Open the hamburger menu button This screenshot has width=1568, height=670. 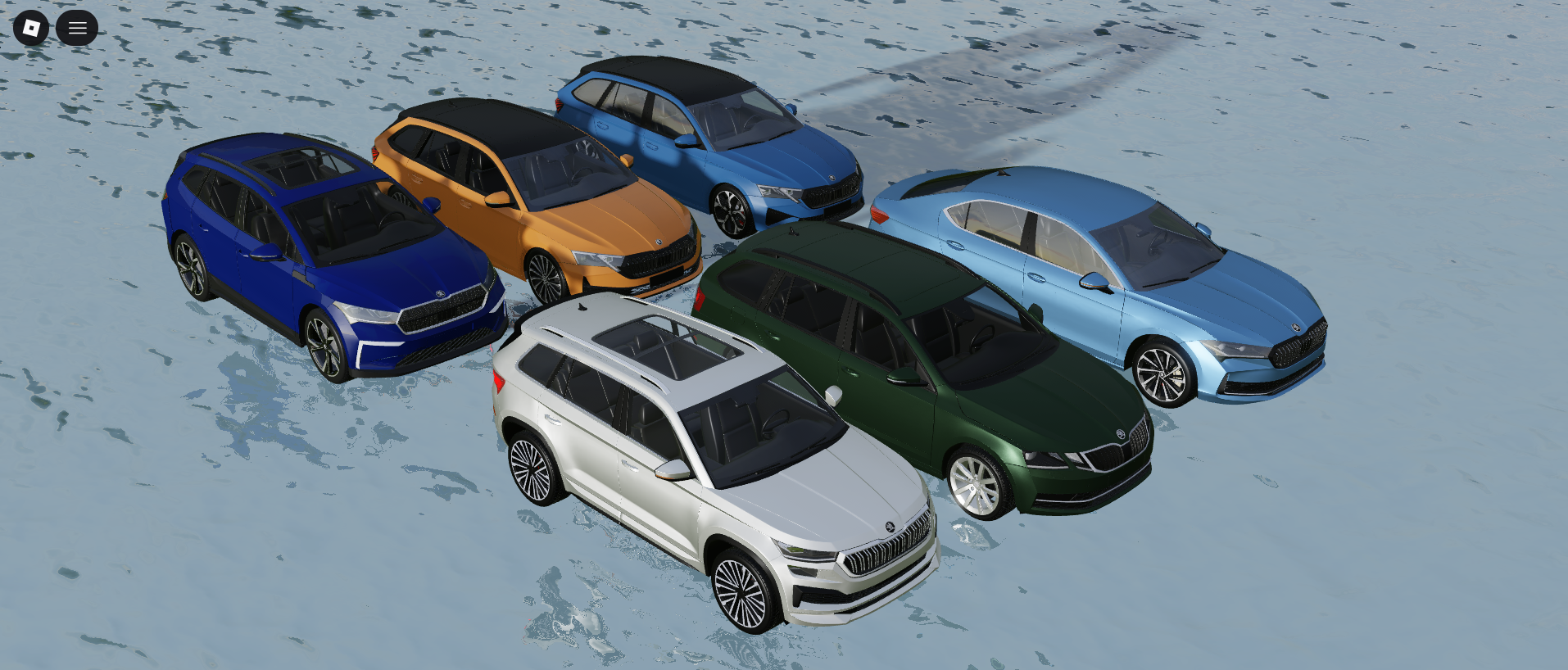77,28
